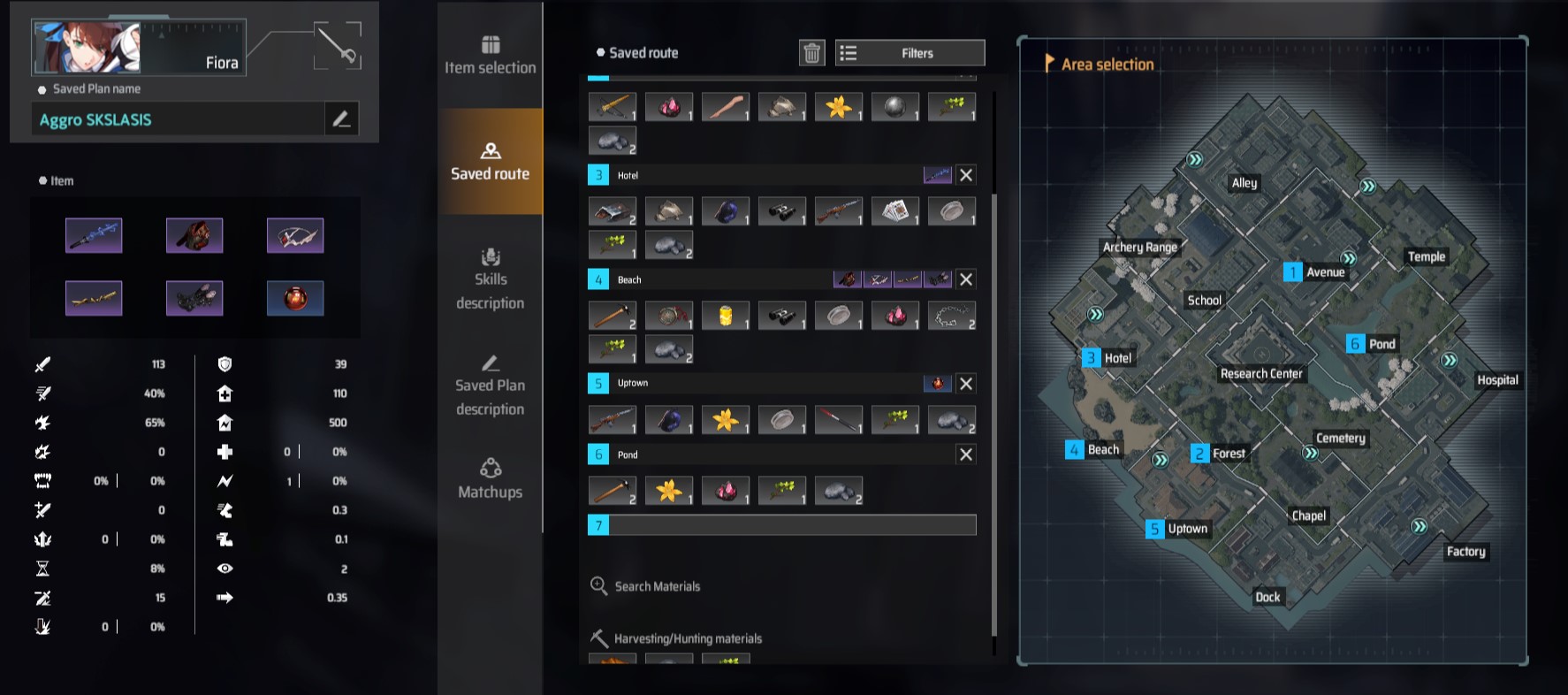This screenshot has width=1568, height=695.
Task: Delete the saved route with trash button
Action: tap(811, 53)
